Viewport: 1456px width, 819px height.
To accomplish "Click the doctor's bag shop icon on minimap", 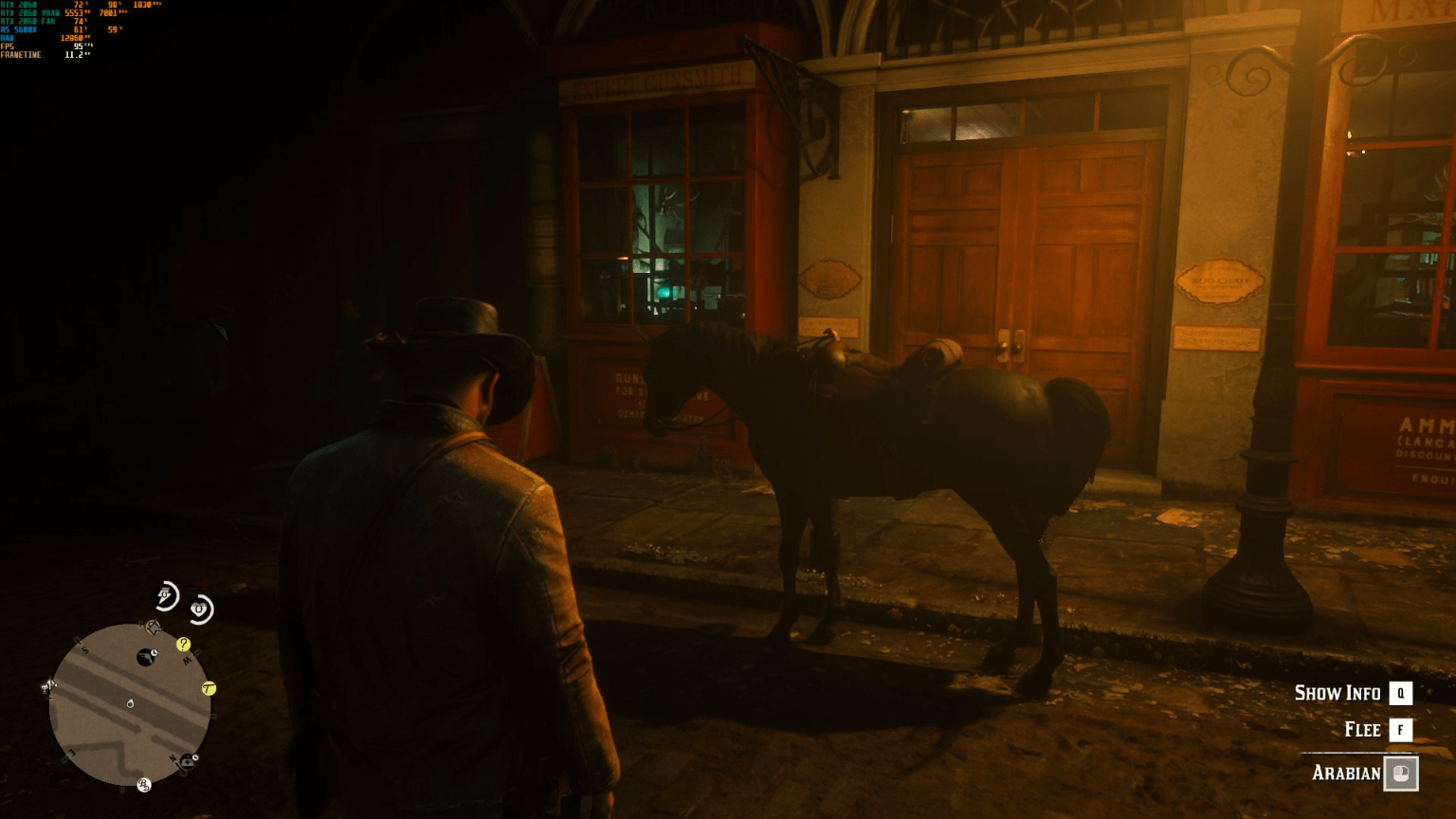I will coord(190,762).
